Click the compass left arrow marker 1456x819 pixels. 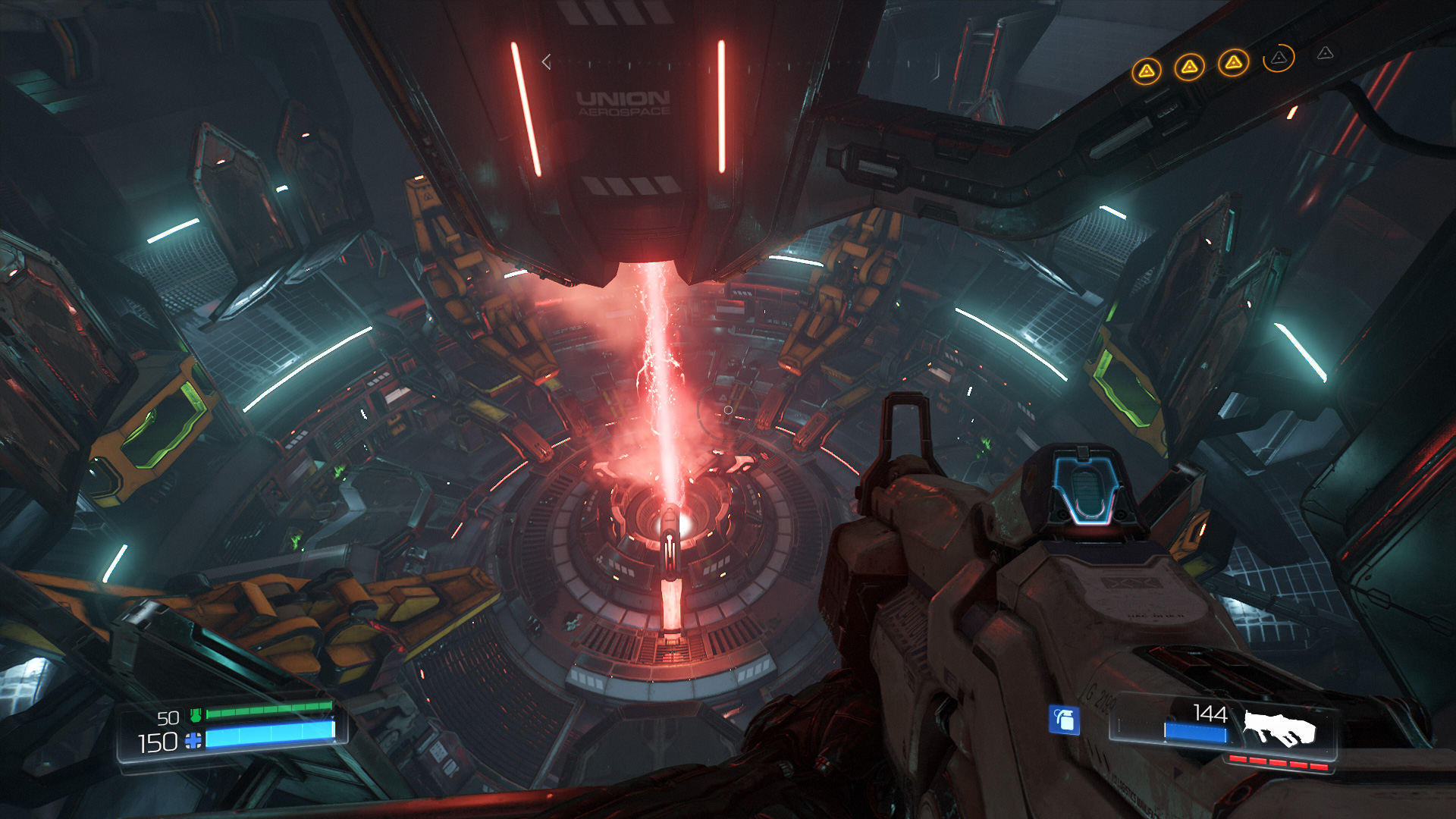pos(546,61)
